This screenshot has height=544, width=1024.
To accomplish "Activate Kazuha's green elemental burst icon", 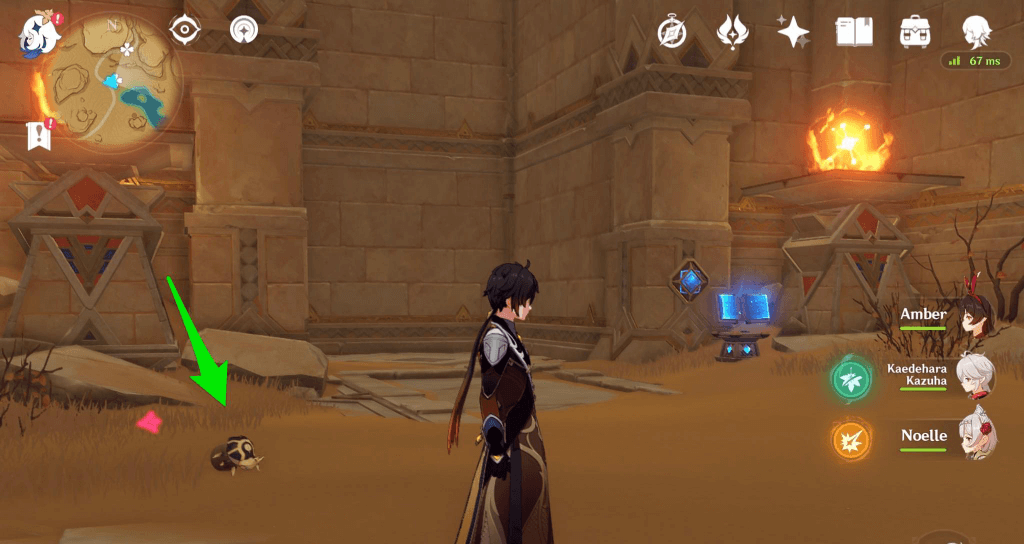I will 851,378.
